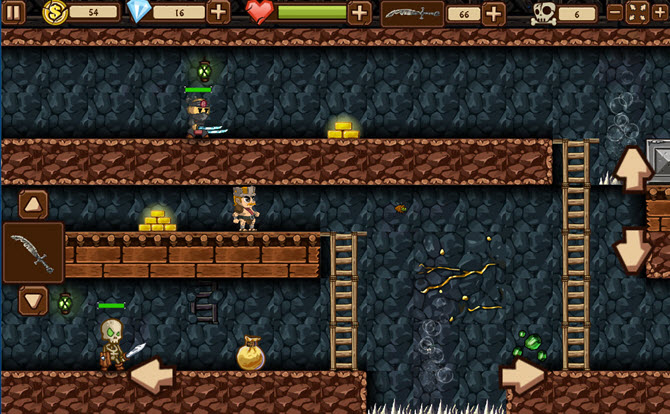This screenshot has height=414, width=670.
Task: Switch to next weapon with down triangle
Action: click(x=33, y=299)
